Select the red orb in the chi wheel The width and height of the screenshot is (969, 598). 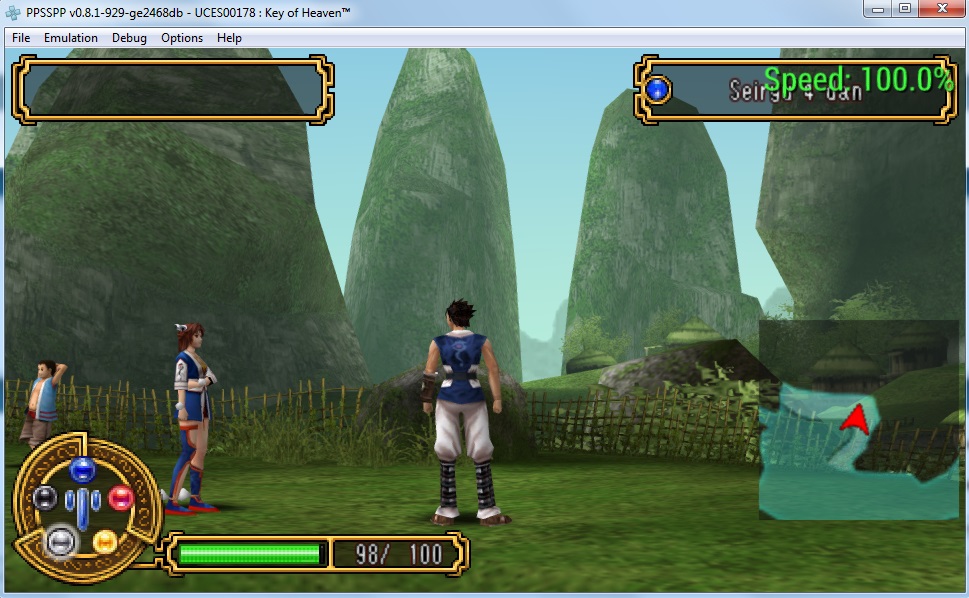pyautogui.click(x=121, y=497)
